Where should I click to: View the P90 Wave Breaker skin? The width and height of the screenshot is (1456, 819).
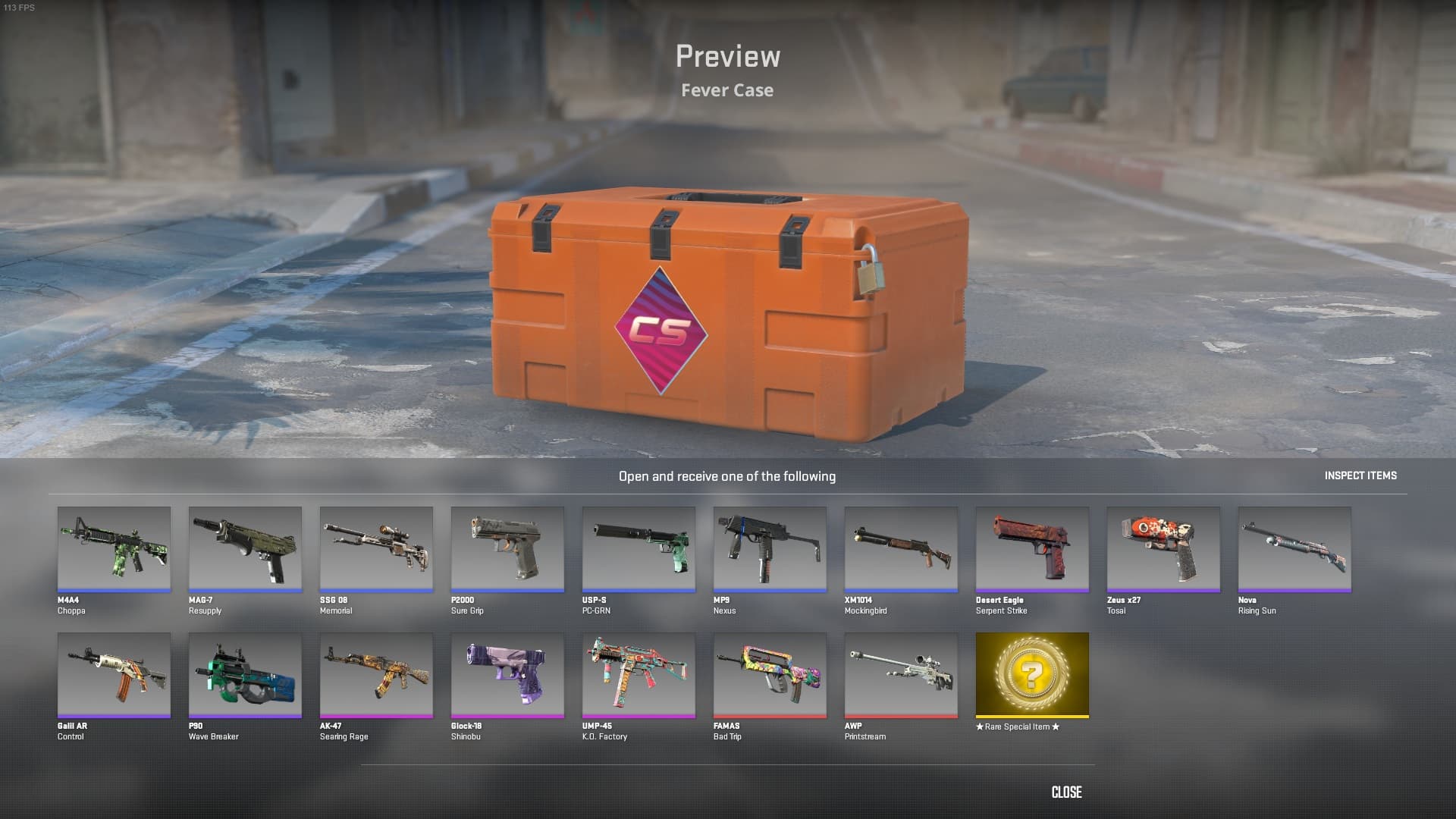(x=245, y=675)
